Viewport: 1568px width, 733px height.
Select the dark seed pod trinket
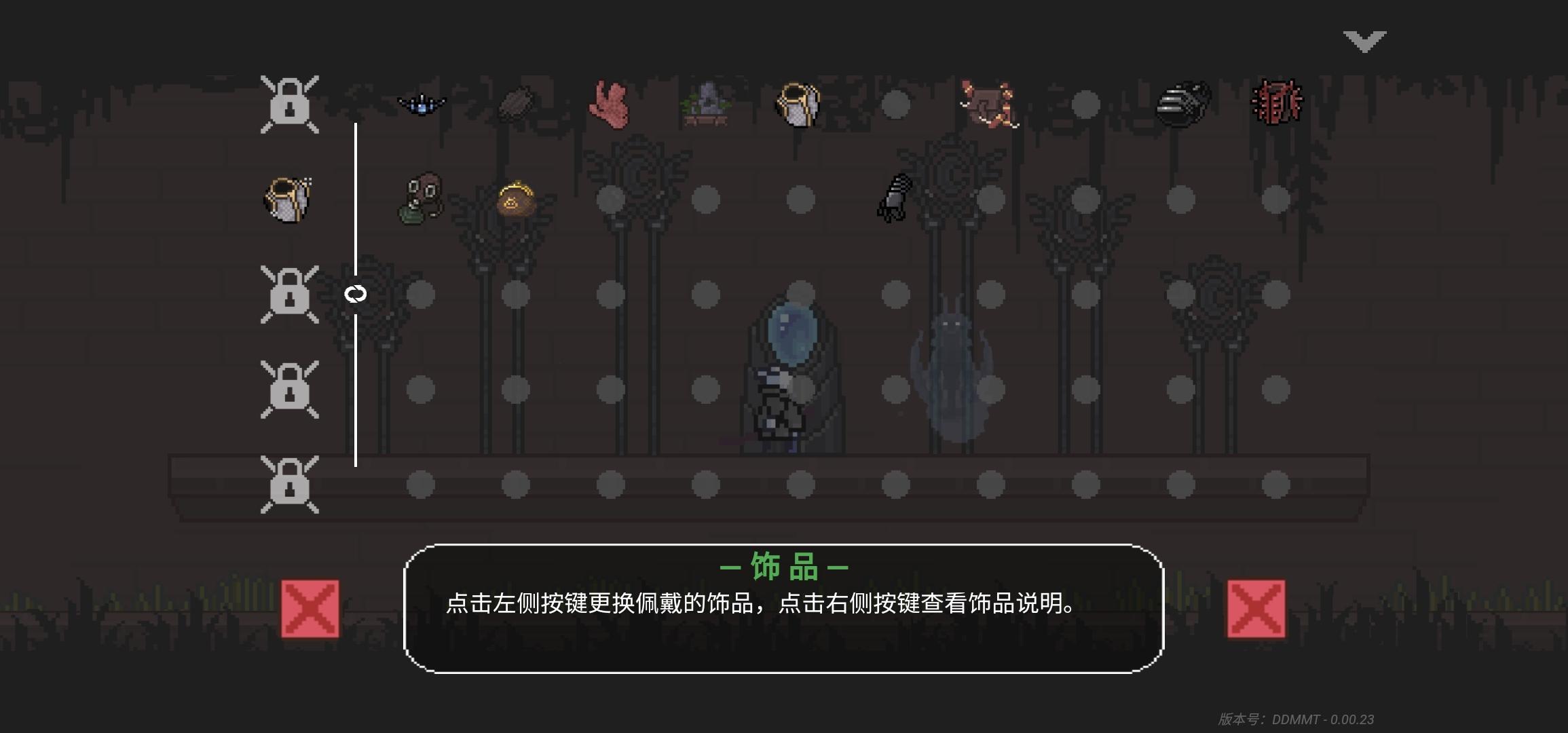(x=516, y=102)
